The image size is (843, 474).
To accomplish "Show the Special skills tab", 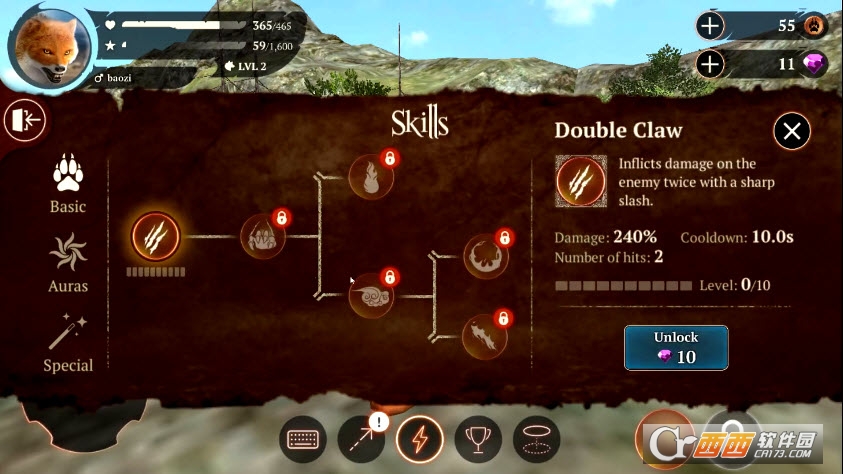I will coord(68,342).
